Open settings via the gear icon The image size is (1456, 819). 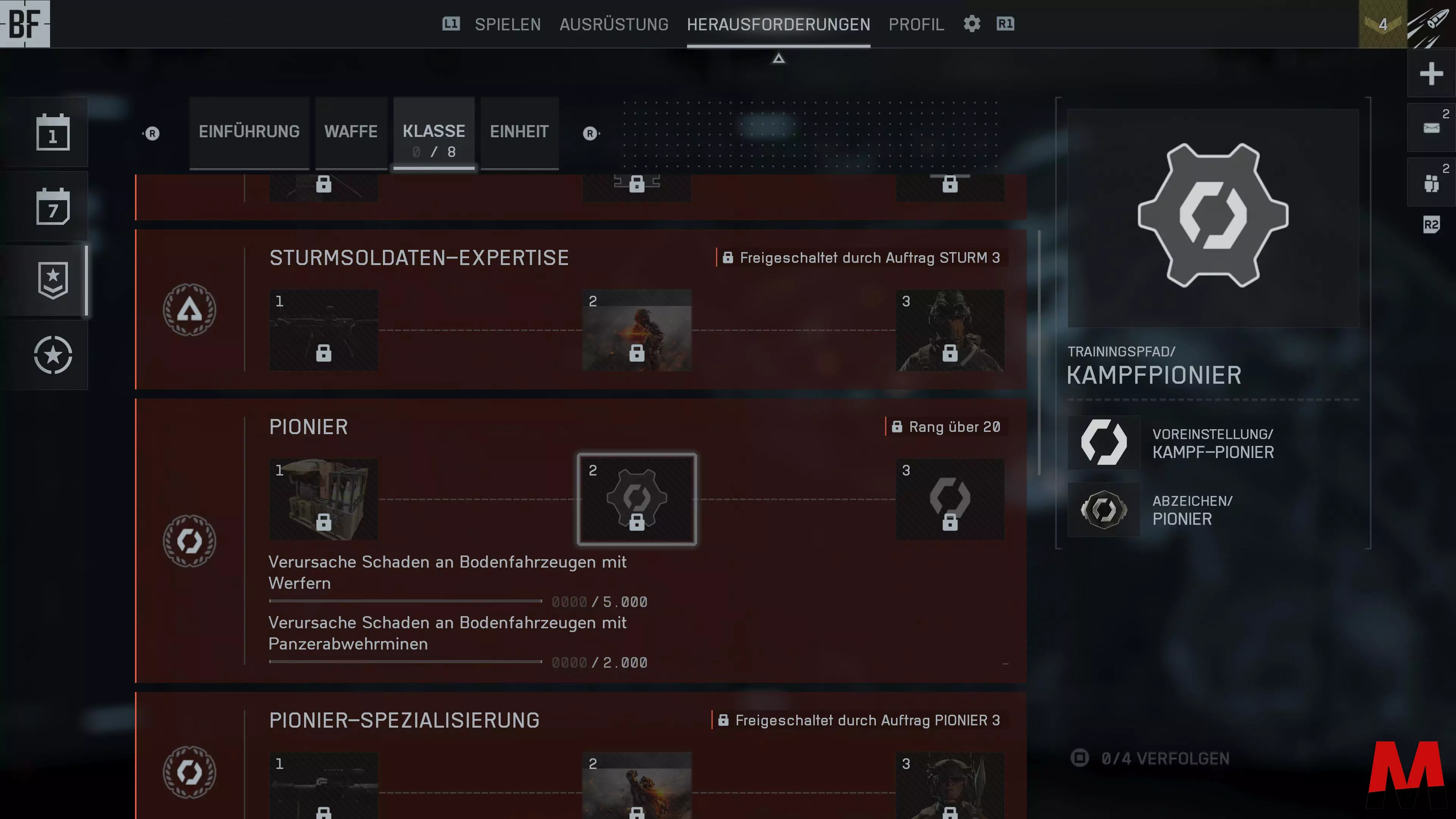(971, 24)
